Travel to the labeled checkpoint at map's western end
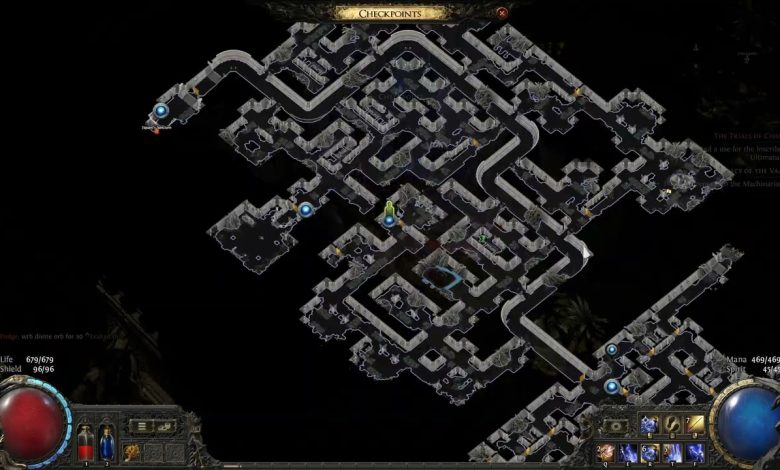780x470 pixels. click(x=161, y=111)
